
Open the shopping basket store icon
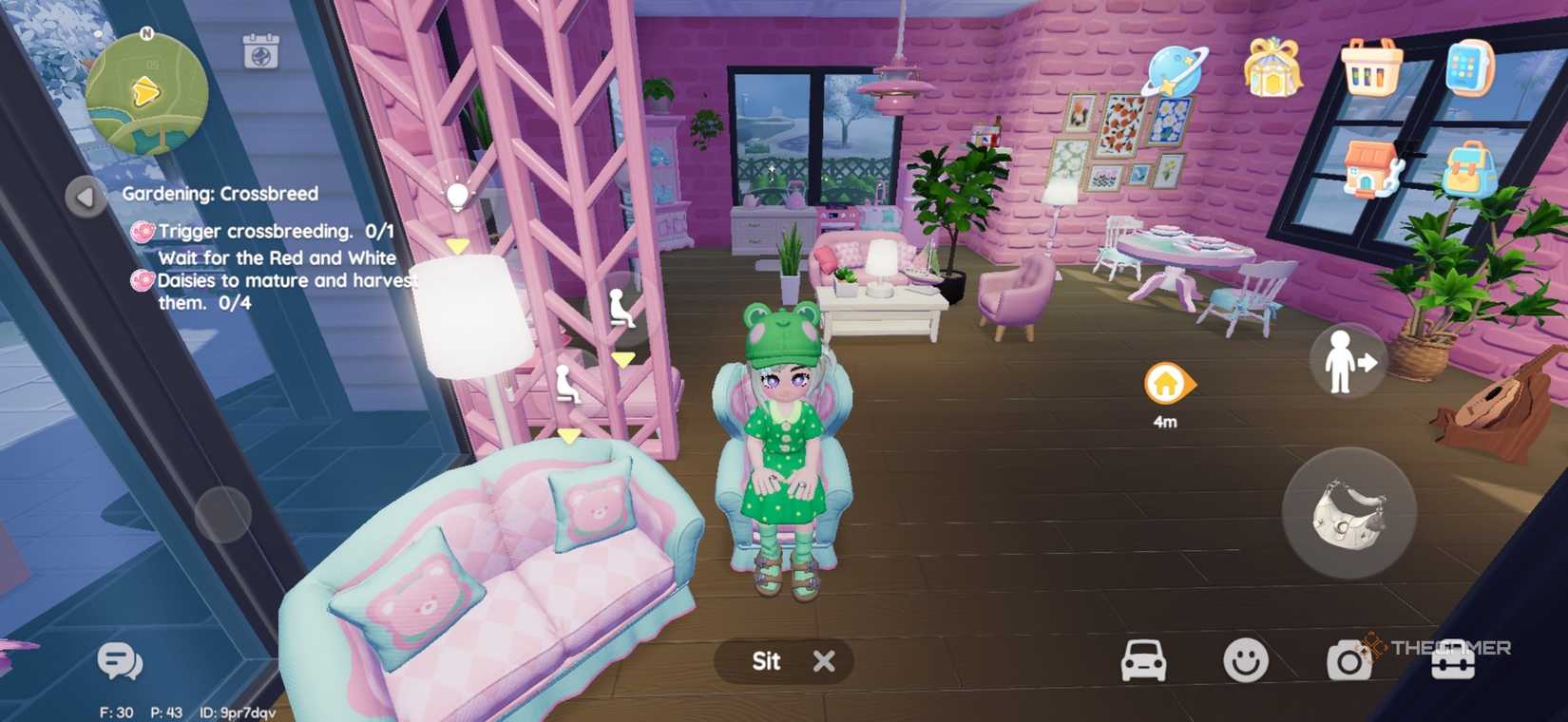(x=1371, y=68)
